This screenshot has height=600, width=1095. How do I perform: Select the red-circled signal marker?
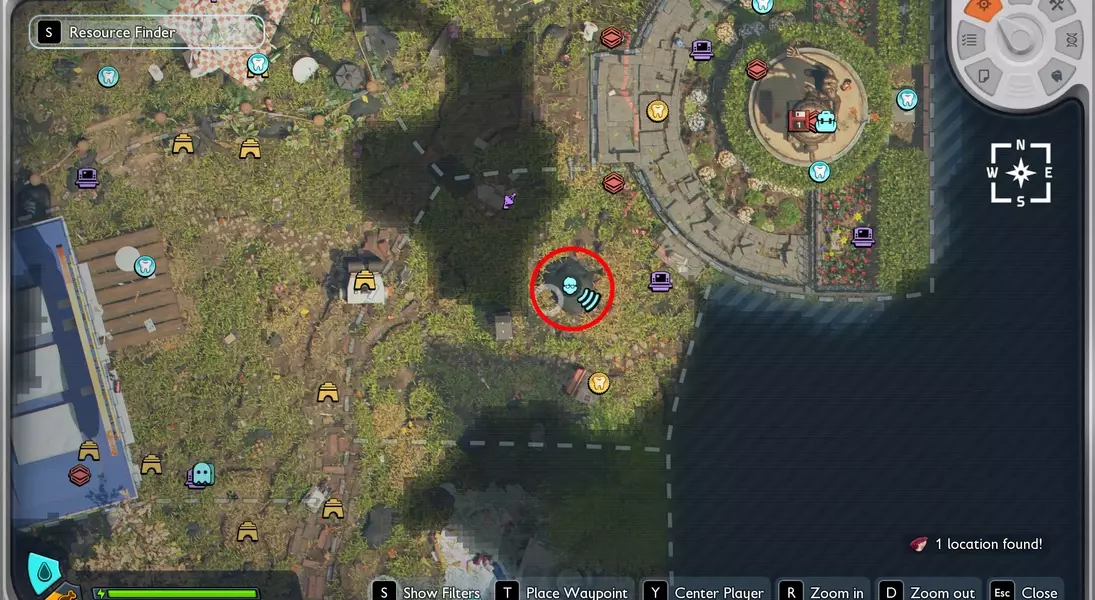point(572,288)
